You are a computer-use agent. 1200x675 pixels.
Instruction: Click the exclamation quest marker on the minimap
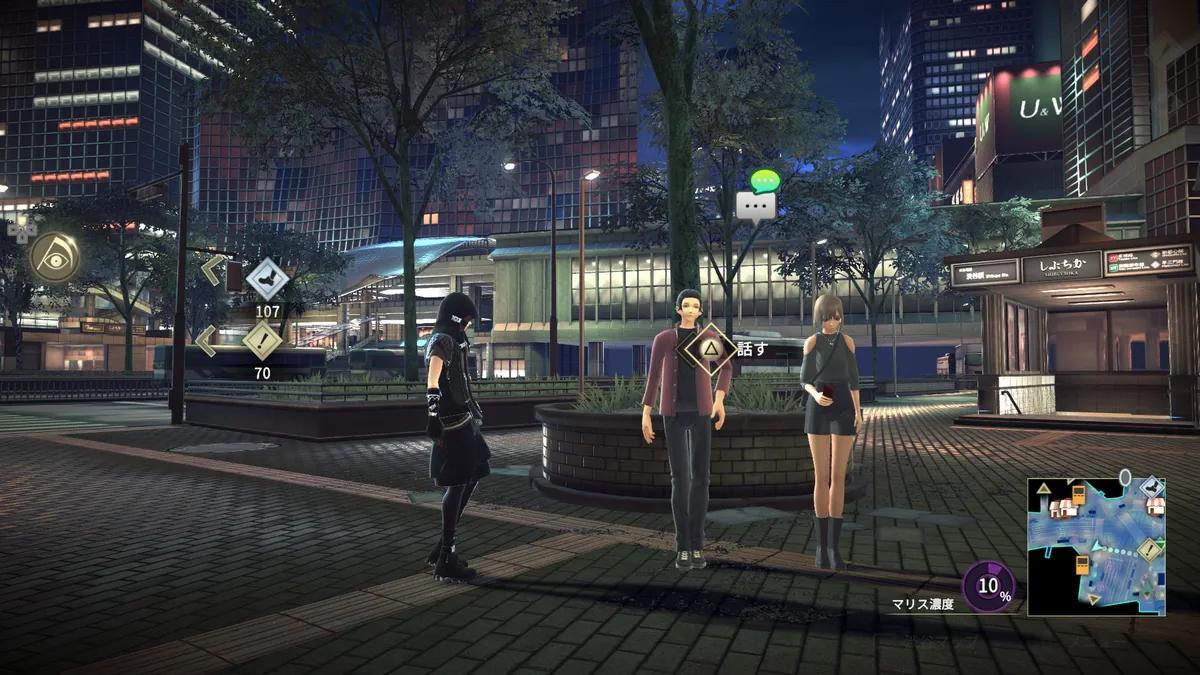[x=1149, y=549]
